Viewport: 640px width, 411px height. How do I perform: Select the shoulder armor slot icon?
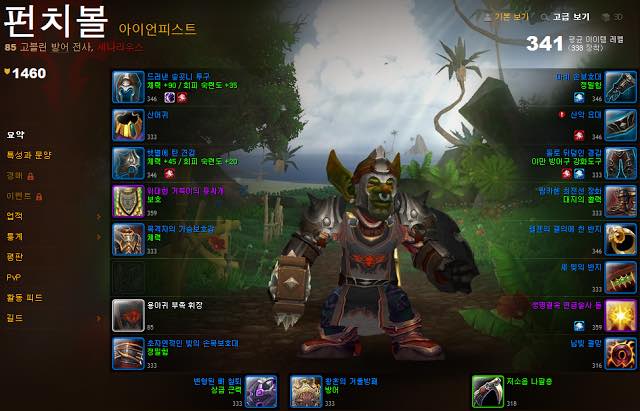point(128,163)
